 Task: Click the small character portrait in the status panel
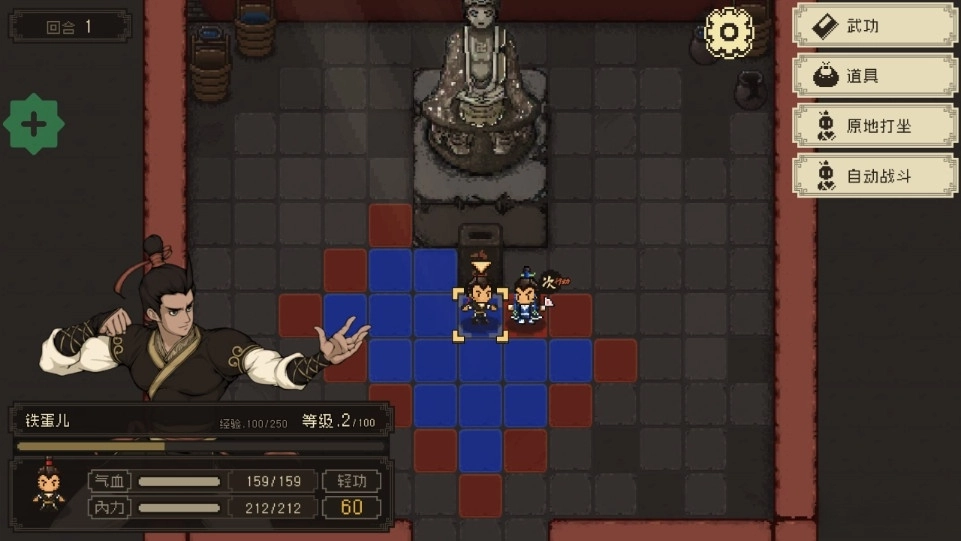click(x=47, y=489)
